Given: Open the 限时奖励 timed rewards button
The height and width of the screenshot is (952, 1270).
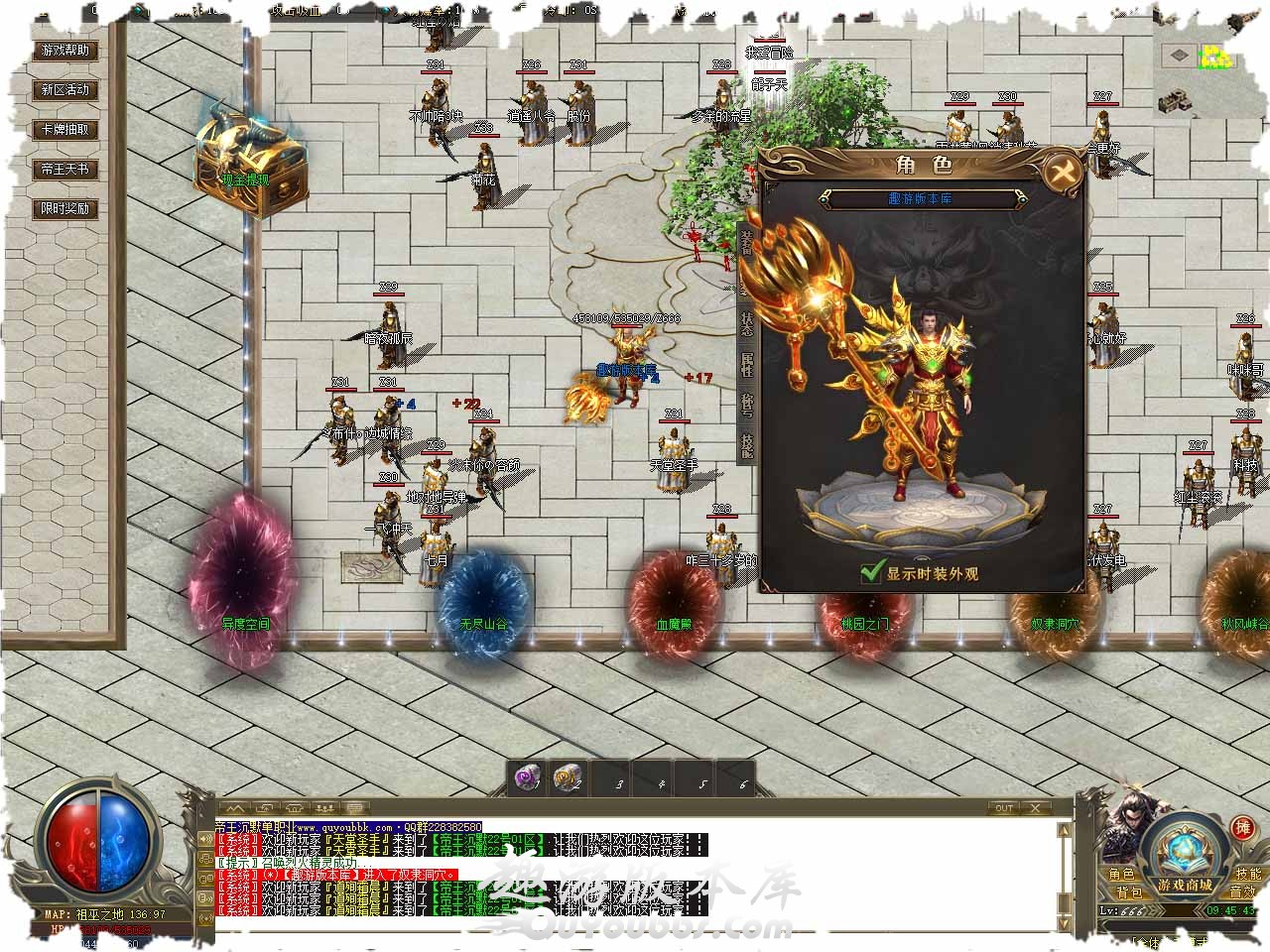Looking at the screenshot, I should pyautogui.click(x=65, y=208).
